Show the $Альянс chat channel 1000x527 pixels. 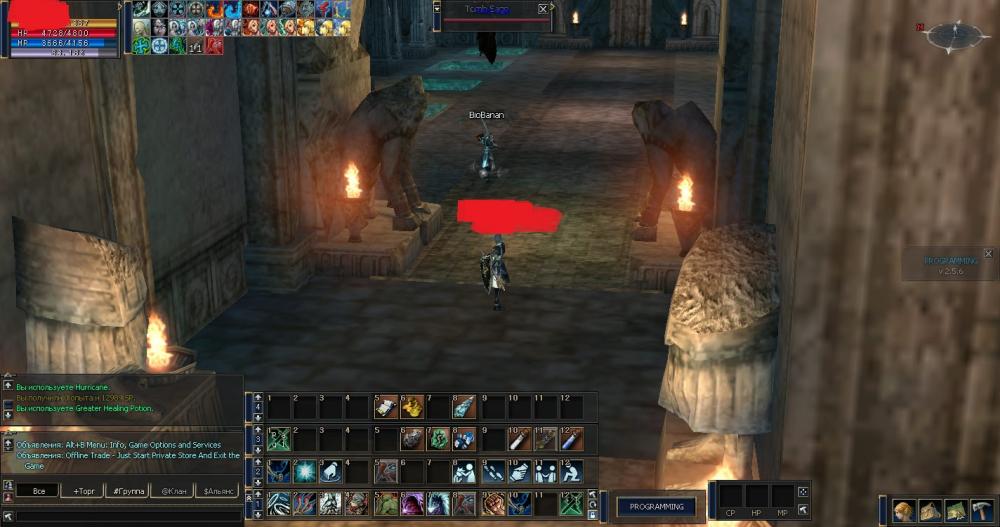tap(220, 491)
